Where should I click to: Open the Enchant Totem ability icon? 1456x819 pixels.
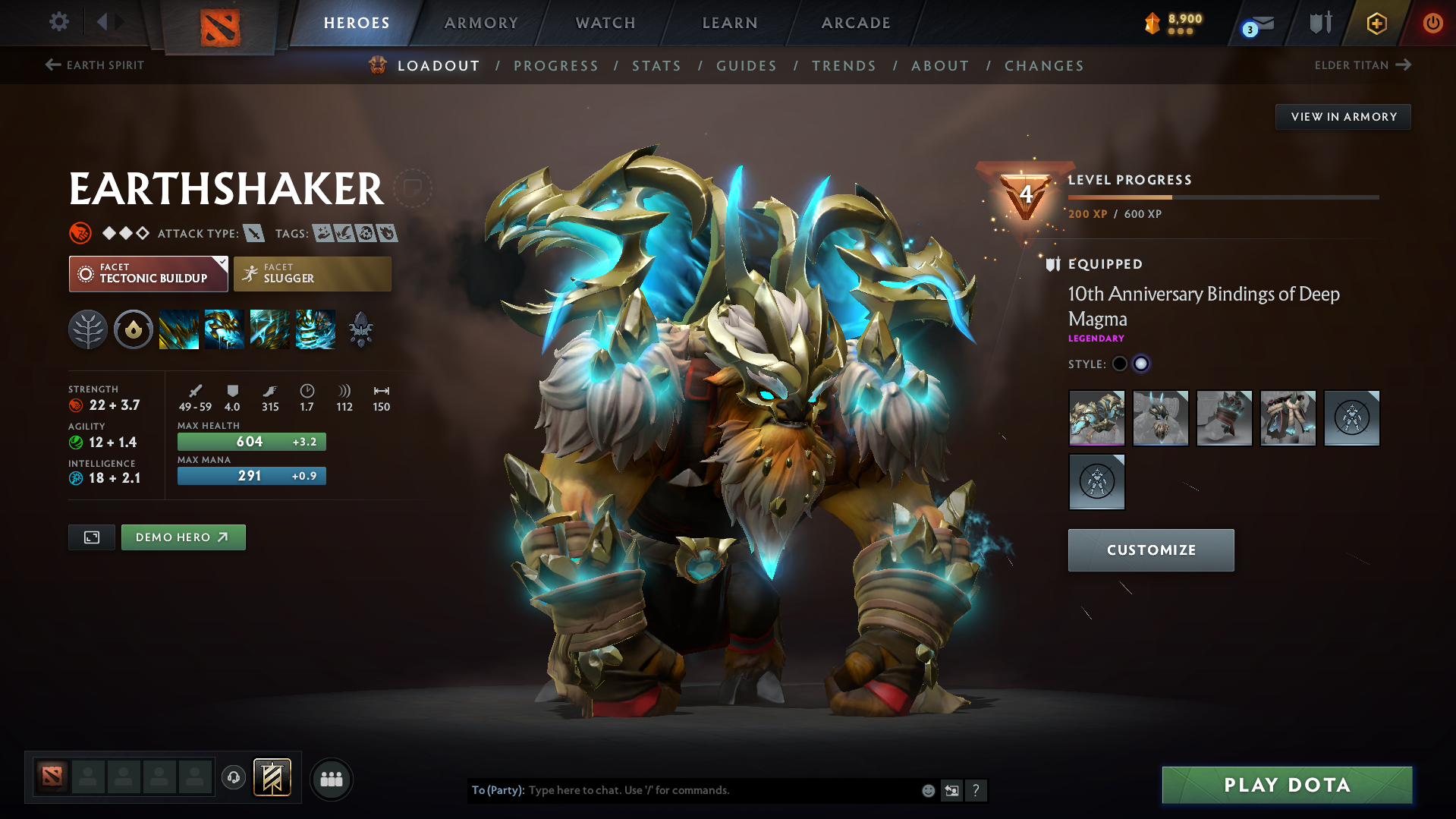225,329
